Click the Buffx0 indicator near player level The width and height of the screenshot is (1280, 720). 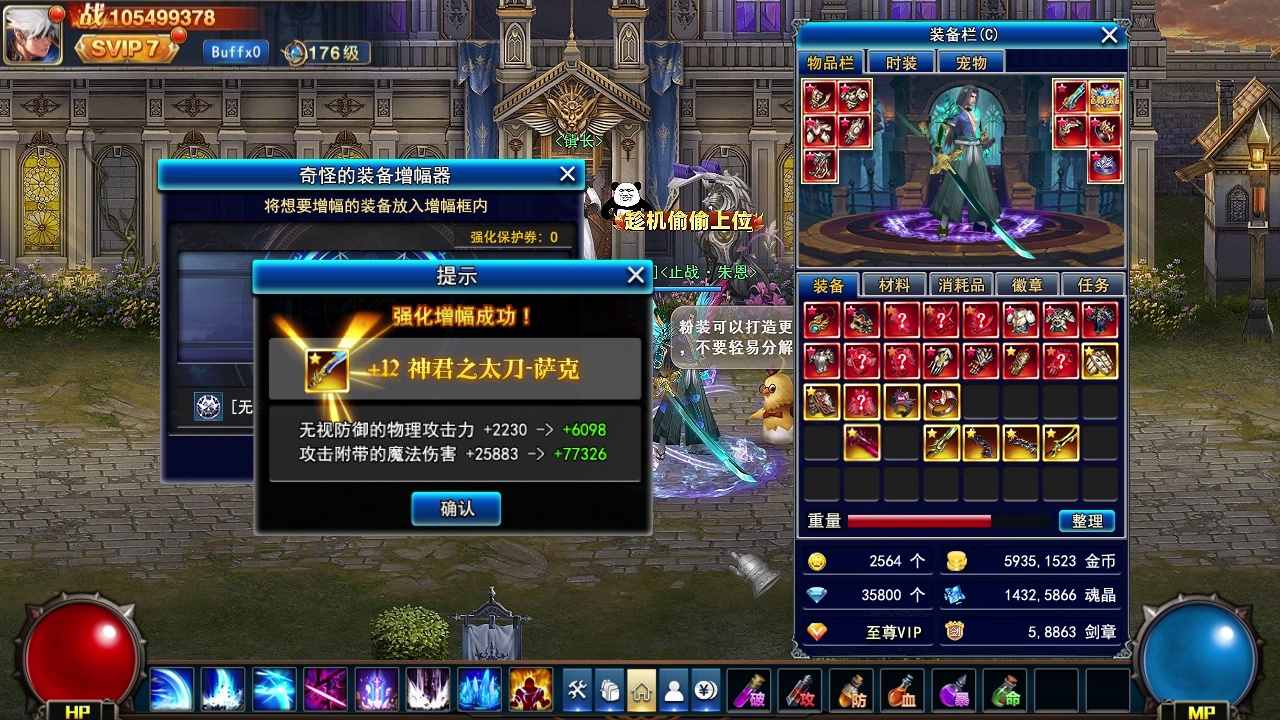coord(234,51)
